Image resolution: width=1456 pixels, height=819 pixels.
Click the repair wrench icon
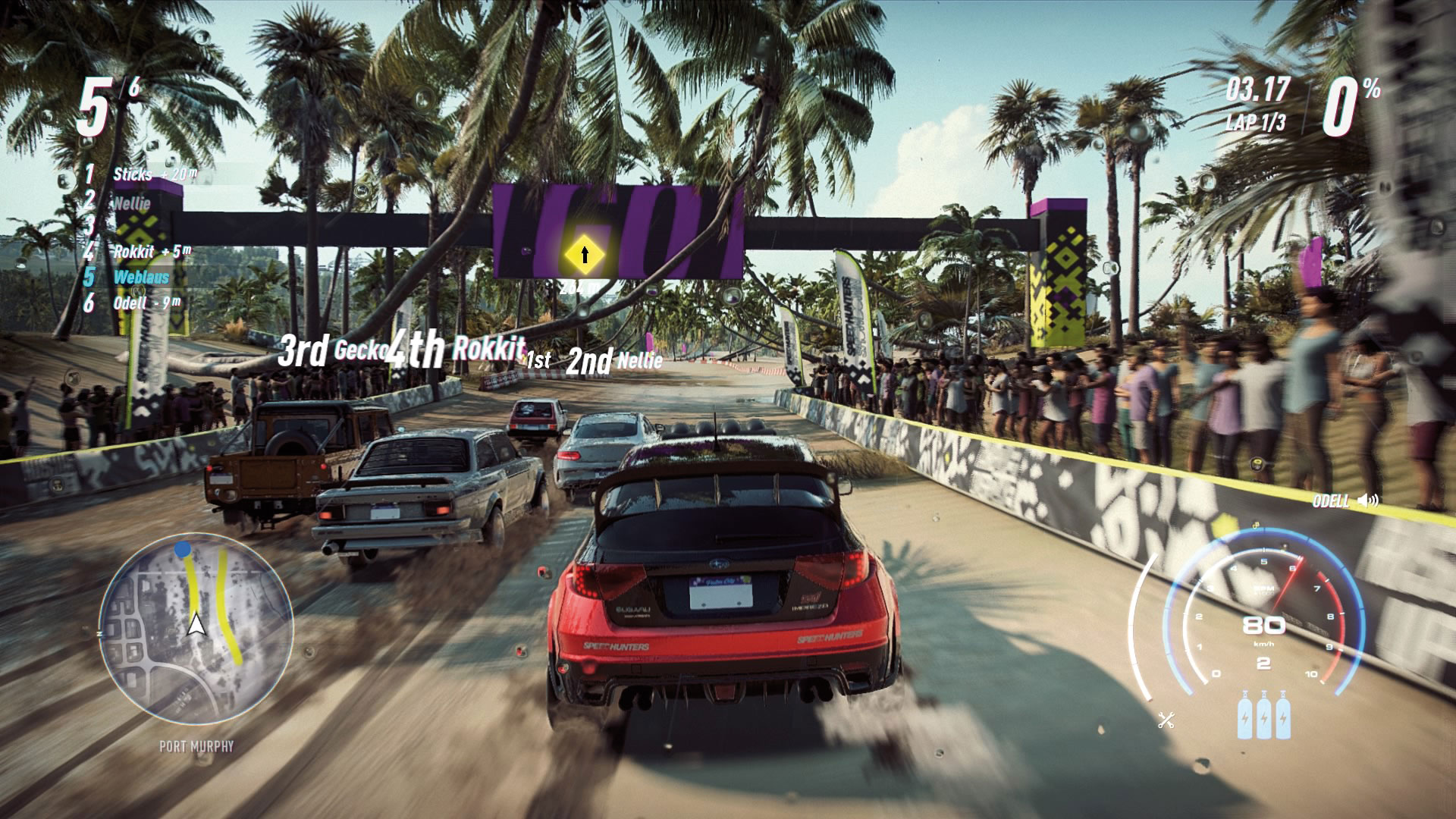tap(1166, 720)
